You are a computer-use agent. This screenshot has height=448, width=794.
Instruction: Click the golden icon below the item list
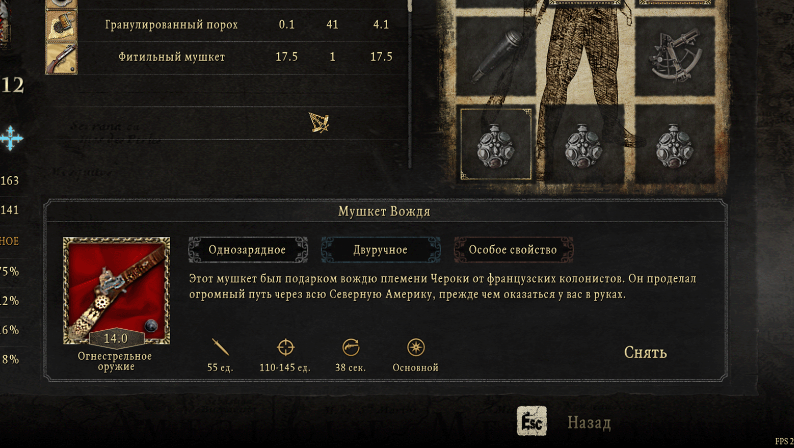click(319, 122)
